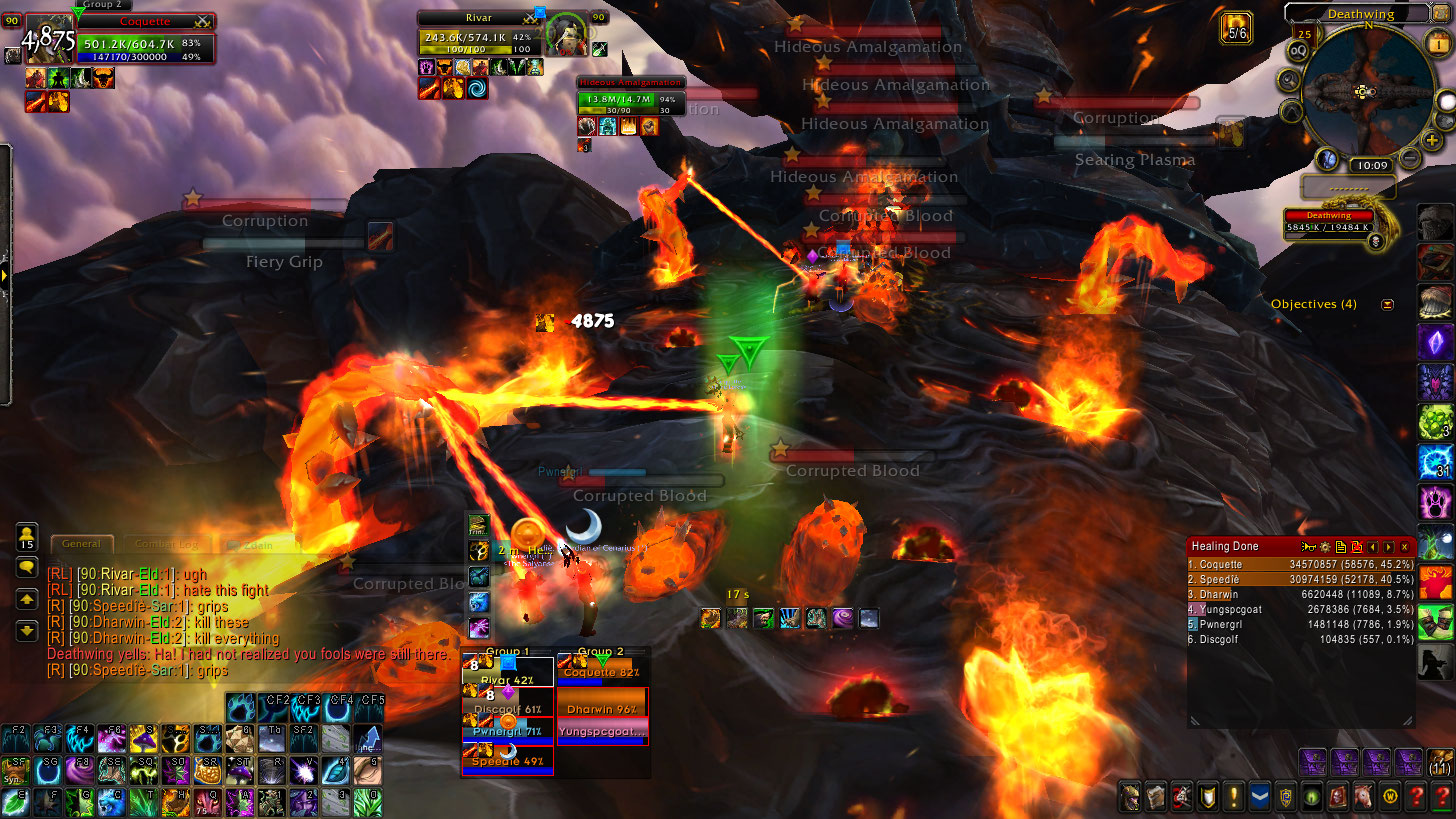Open the character helmet micro button
The height and width of the screenshot is (819, 1456).
1129,797
